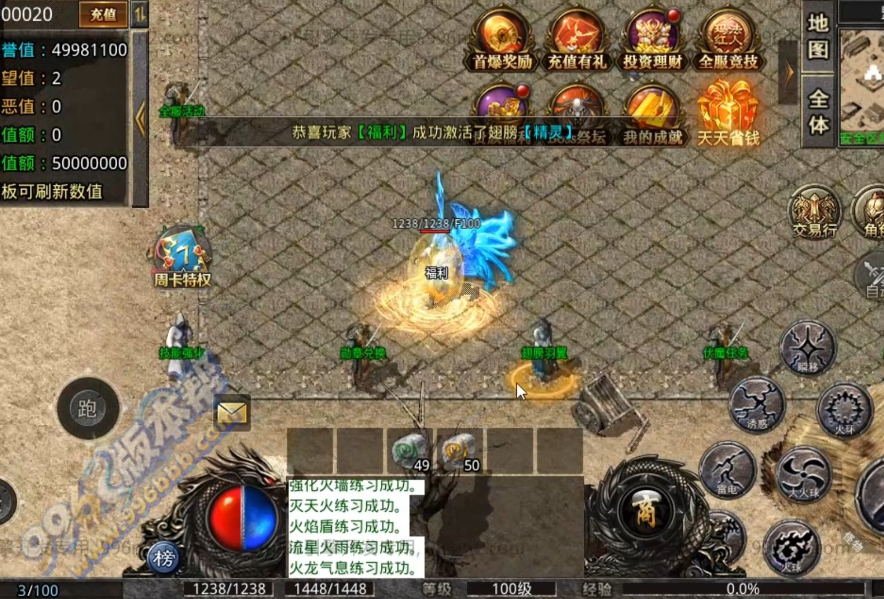Open the 全服竞技 arena icon
Image resolution: width=884 pixels, height=599 pixels.
(728, 38)
